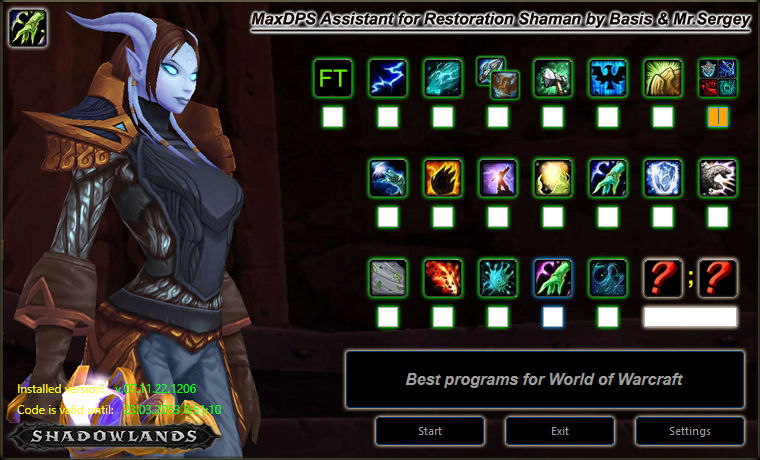Pick the axe weapon ability icon
The image size is (760, 460).
[553, 77]
